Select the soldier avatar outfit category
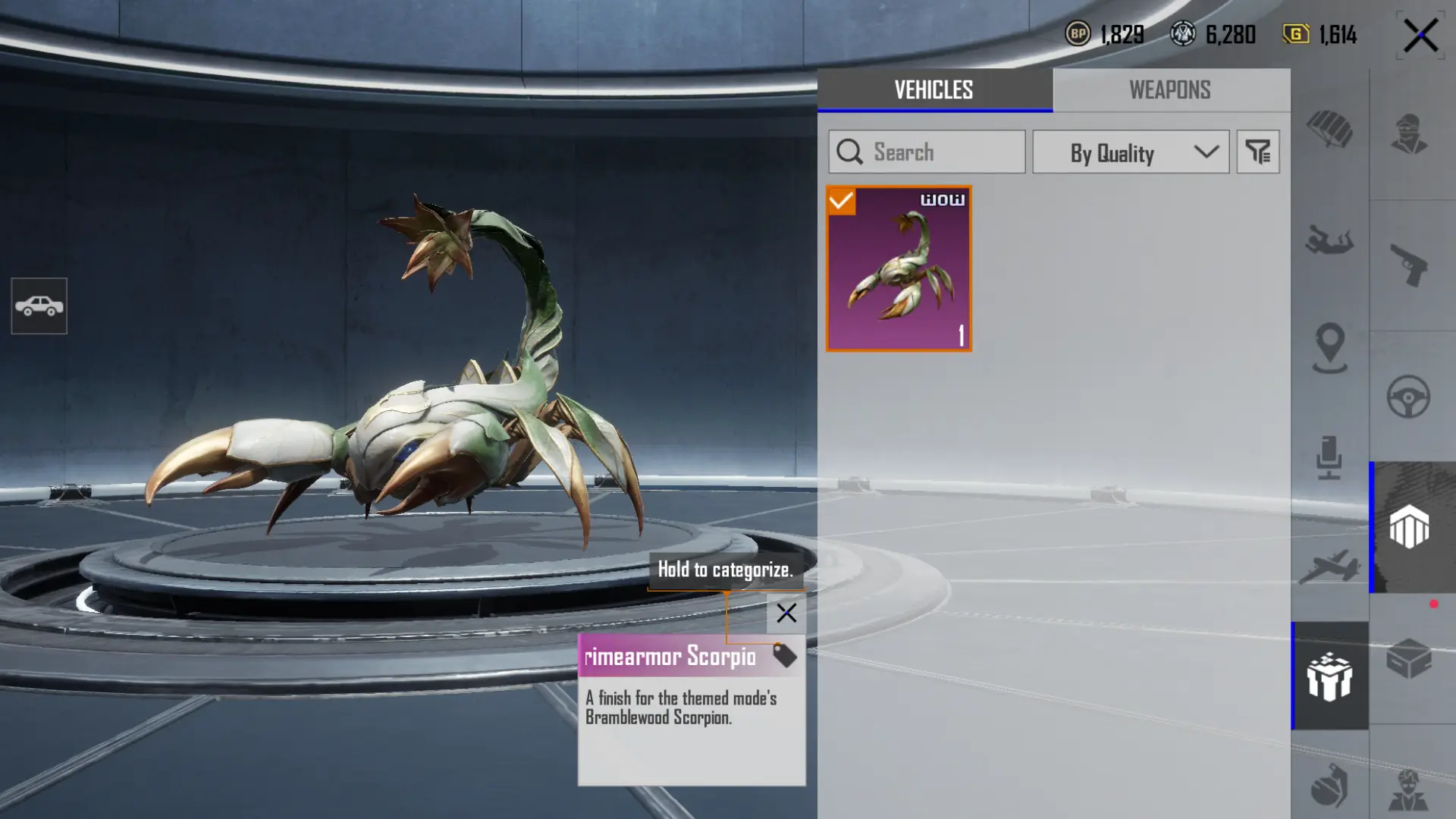This screenshot has width=1456, height=819. pyautogui.click(x=1409, y=135)
